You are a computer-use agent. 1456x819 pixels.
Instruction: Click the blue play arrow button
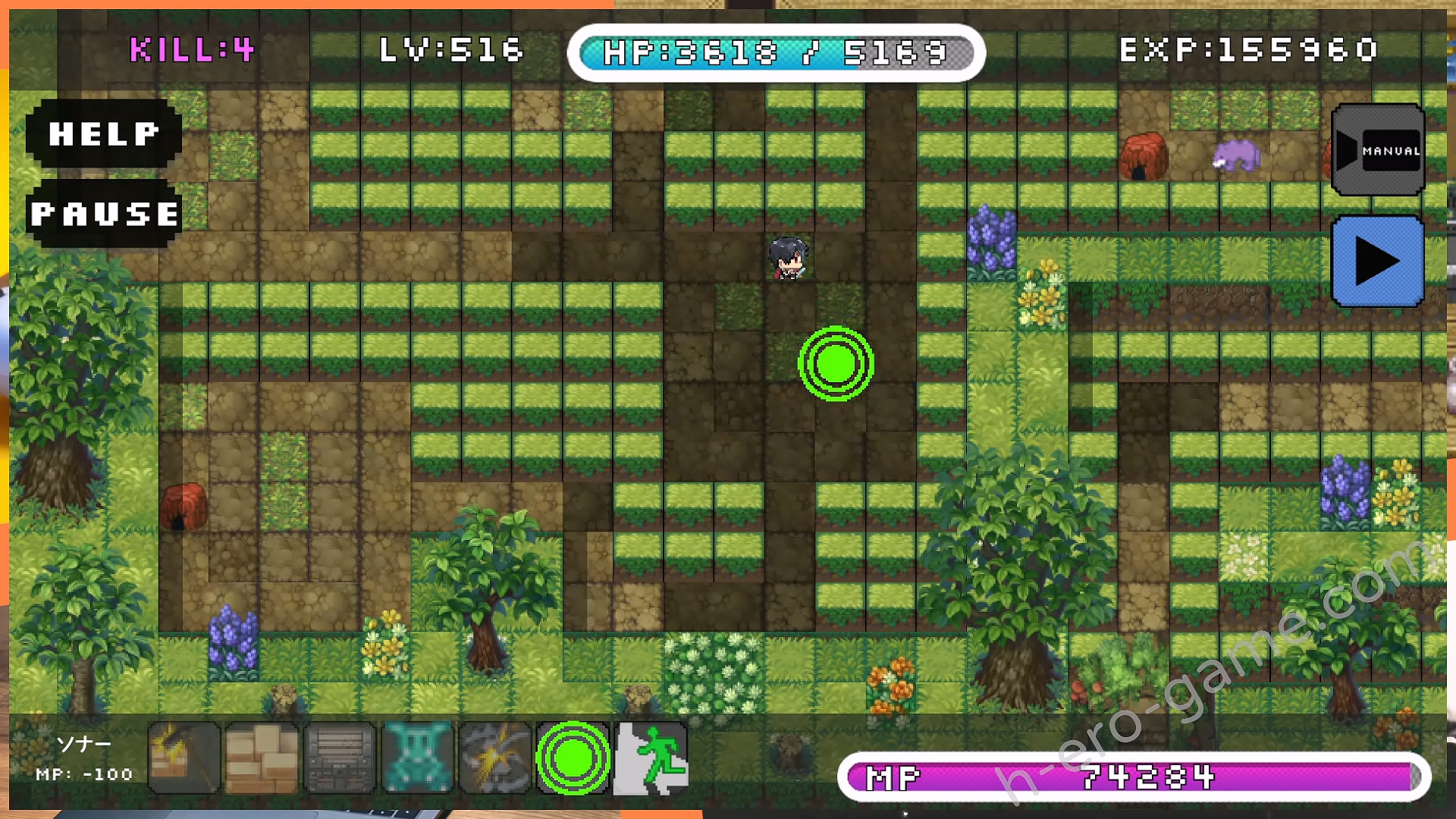pyautogui.click(x=1378, y=262)
